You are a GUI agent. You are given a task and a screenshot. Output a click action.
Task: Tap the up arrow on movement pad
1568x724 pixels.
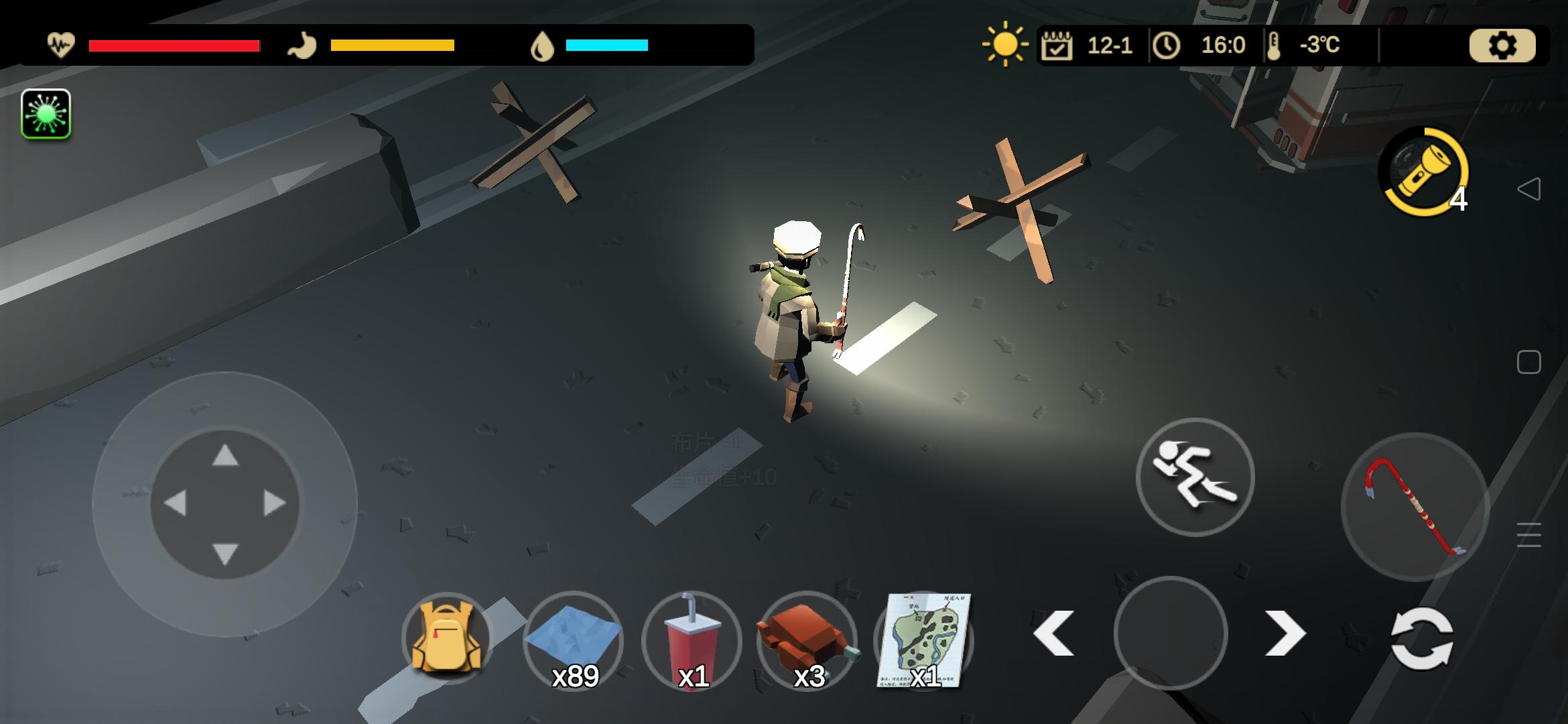click(x=225, y=456)
